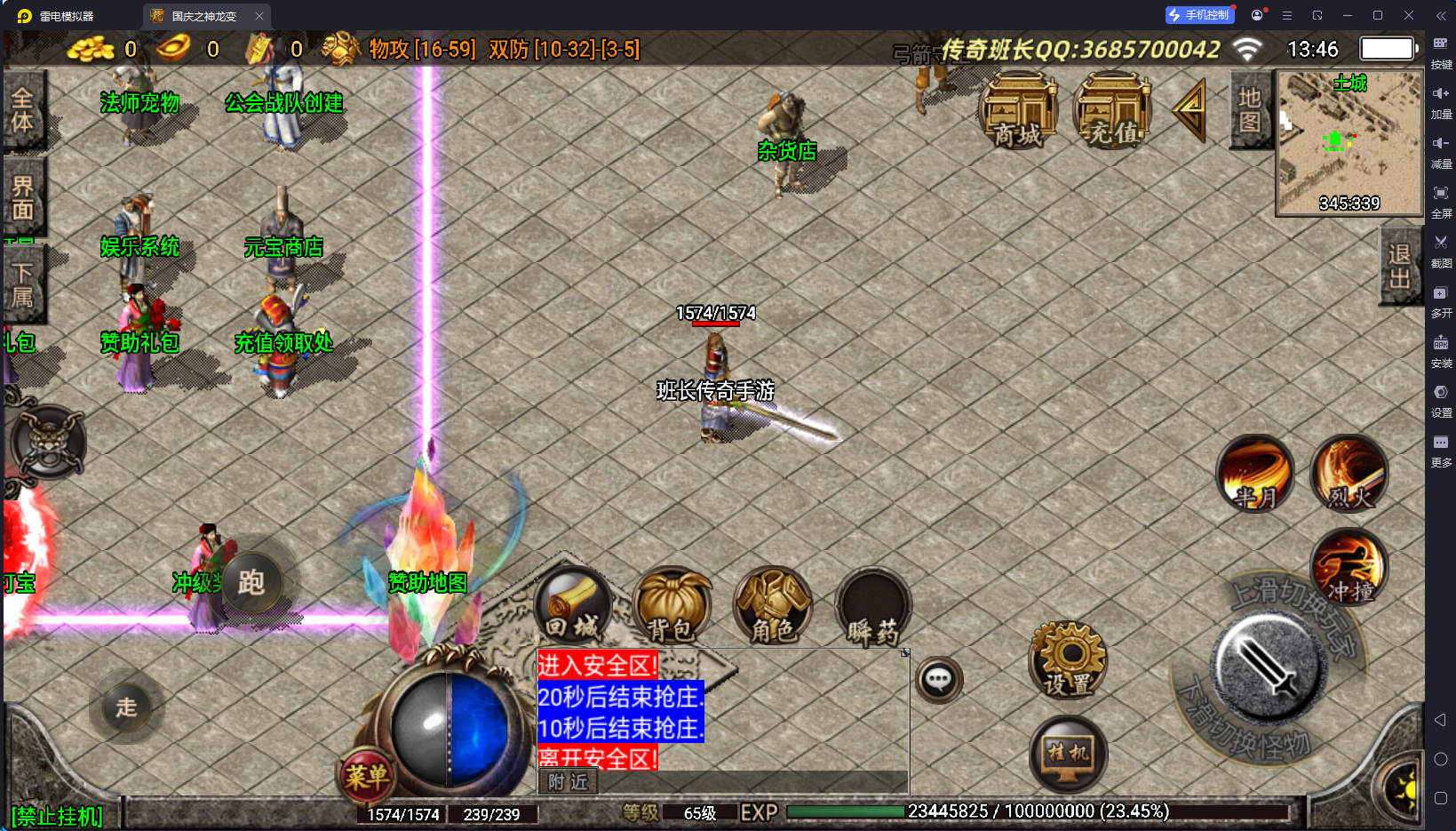Close the 国庆之神龙变 emulator tab
This screenshot has width=1456, height=831.
coord(259,16)
